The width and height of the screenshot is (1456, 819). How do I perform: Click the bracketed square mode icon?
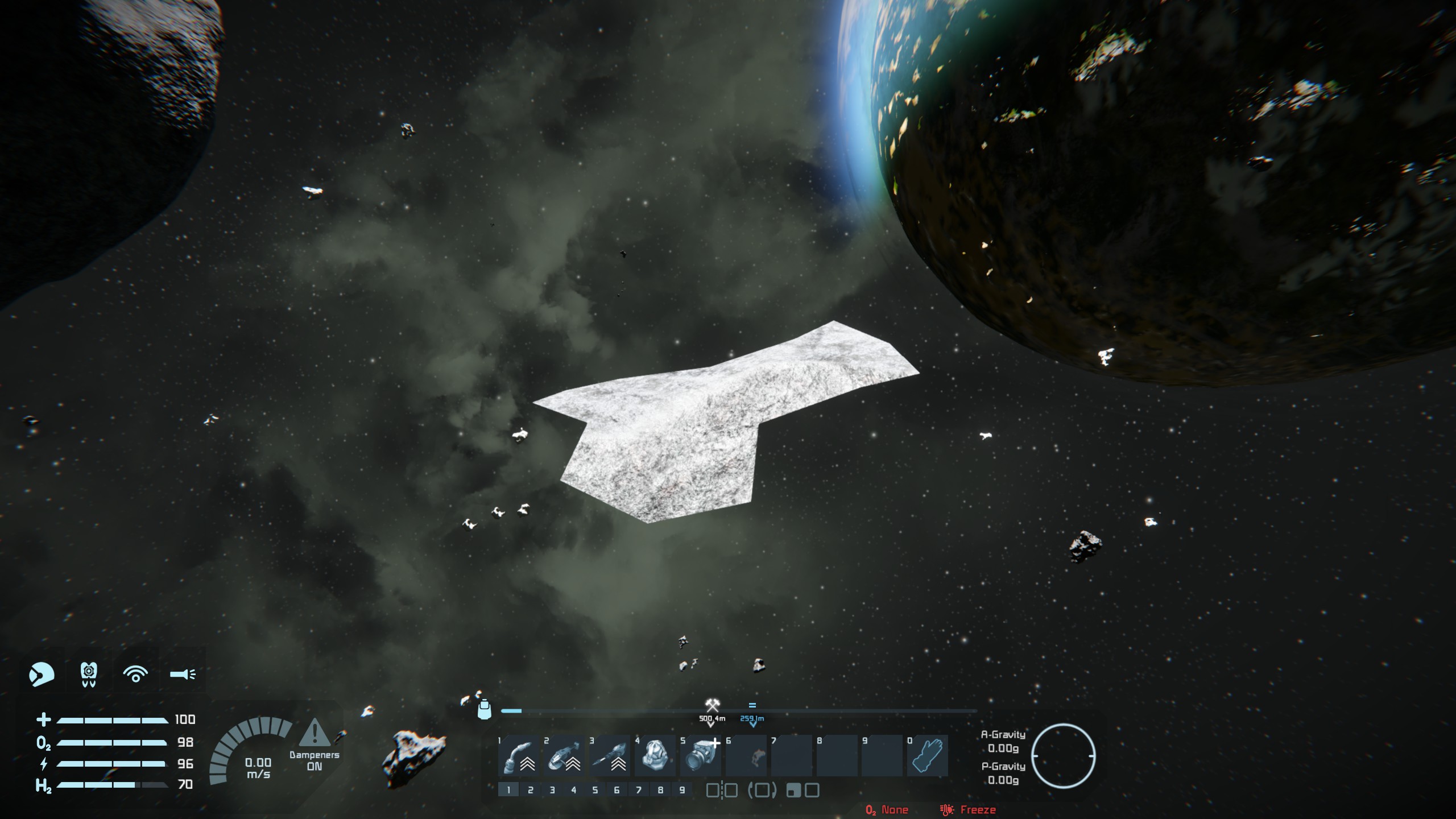coord(762,790)
